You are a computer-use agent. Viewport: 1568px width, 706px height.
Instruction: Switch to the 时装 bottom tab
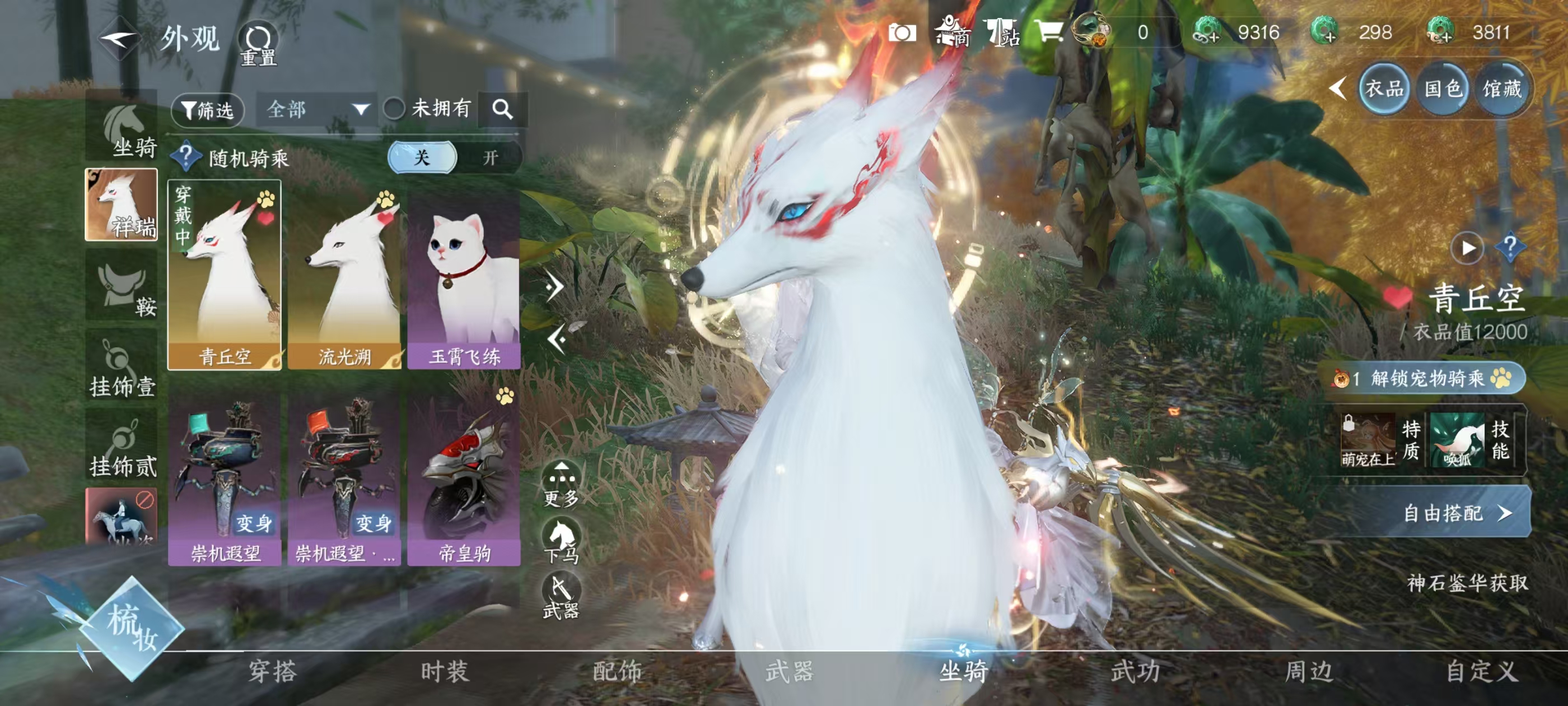445,671
